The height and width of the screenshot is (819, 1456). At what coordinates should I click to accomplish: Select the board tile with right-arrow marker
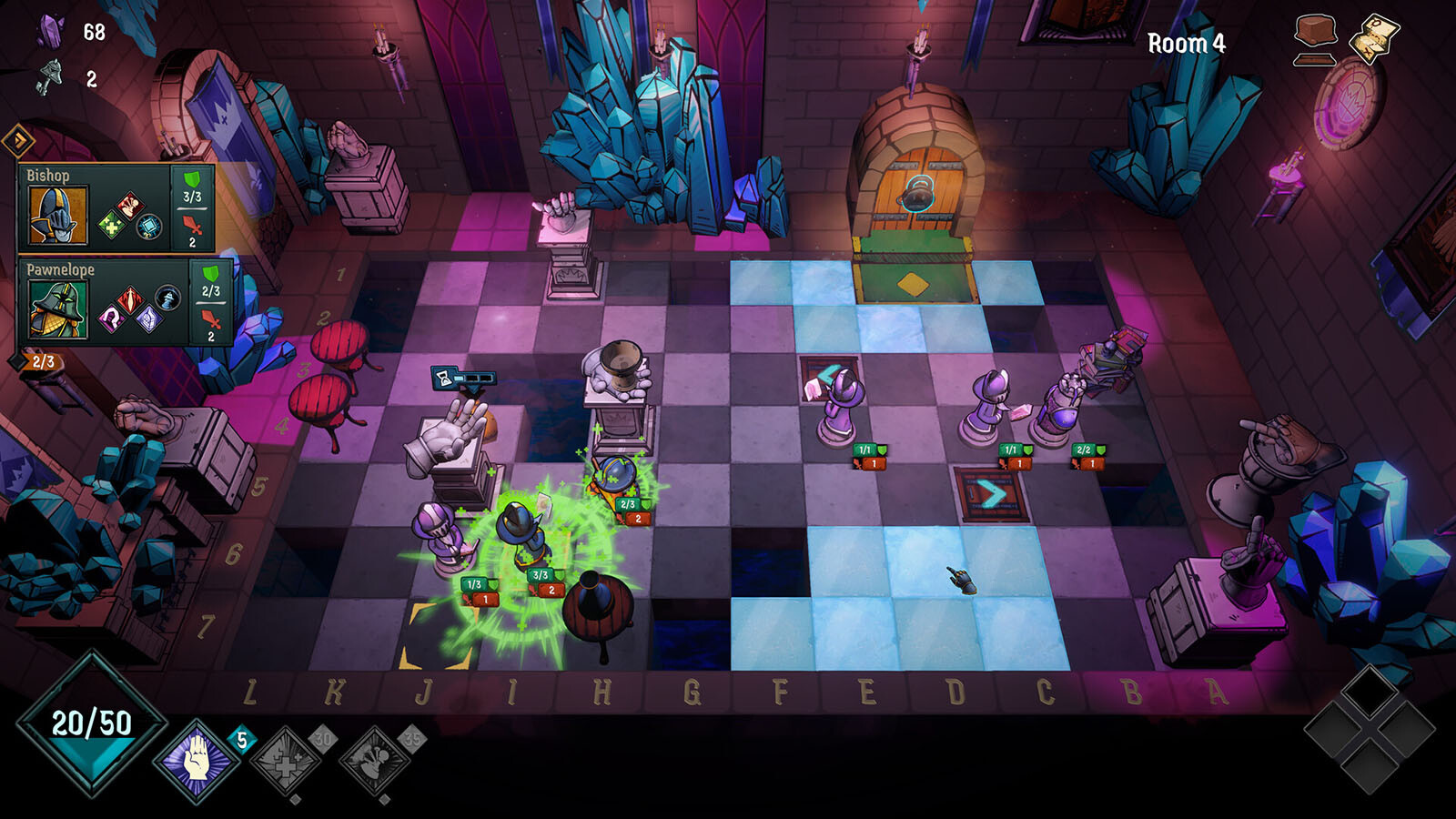[991, 495]
